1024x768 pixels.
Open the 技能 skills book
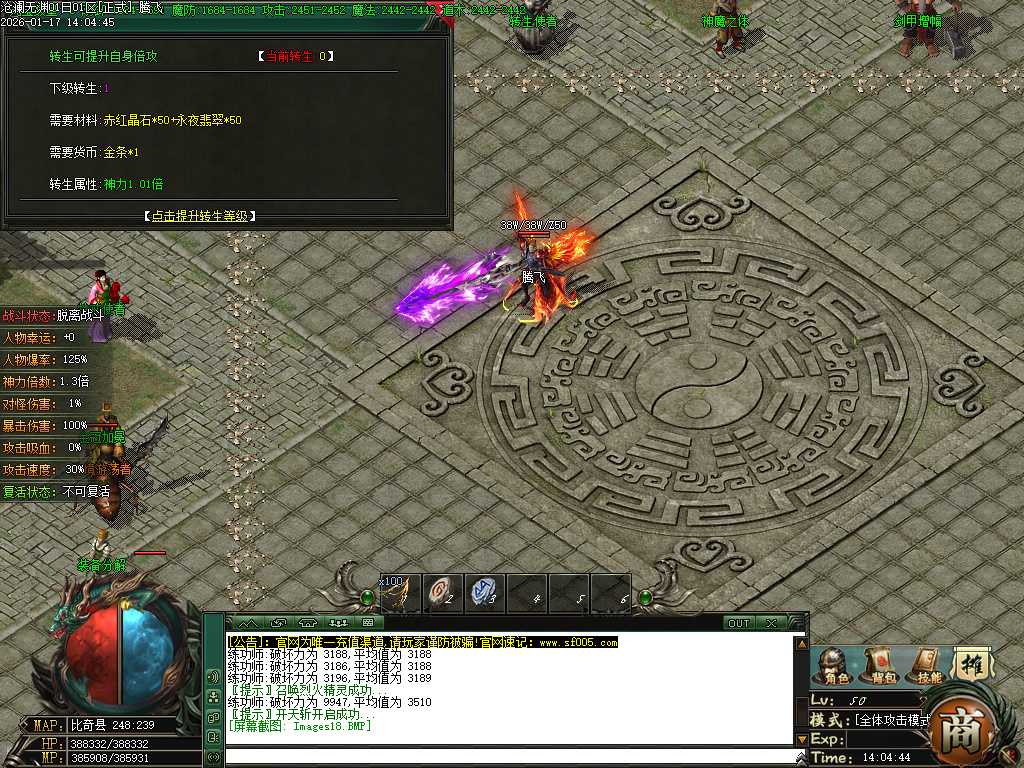pyautogui.click(x=925, y=665)
